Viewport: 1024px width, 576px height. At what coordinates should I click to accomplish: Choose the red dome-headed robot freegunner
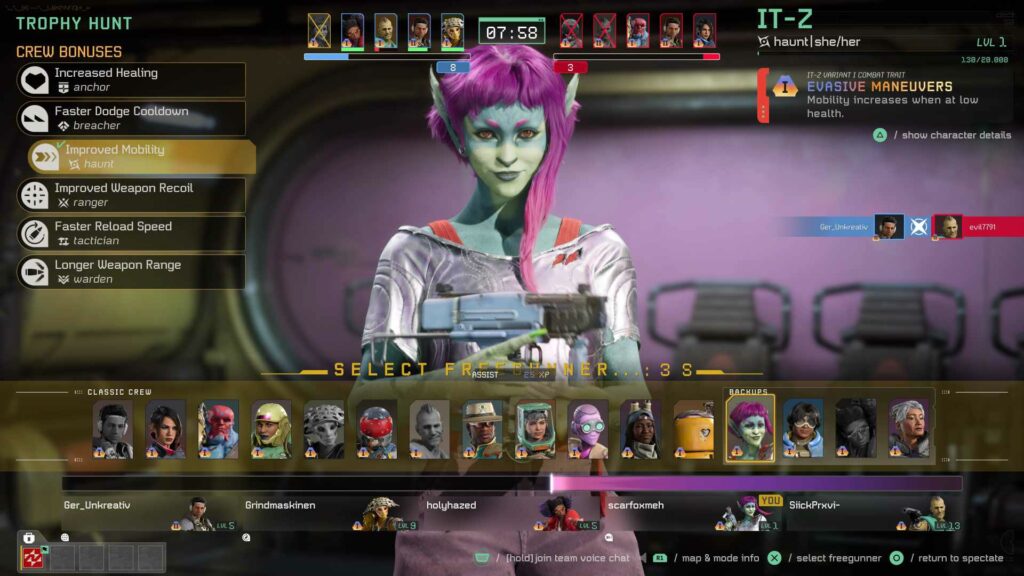377,430
